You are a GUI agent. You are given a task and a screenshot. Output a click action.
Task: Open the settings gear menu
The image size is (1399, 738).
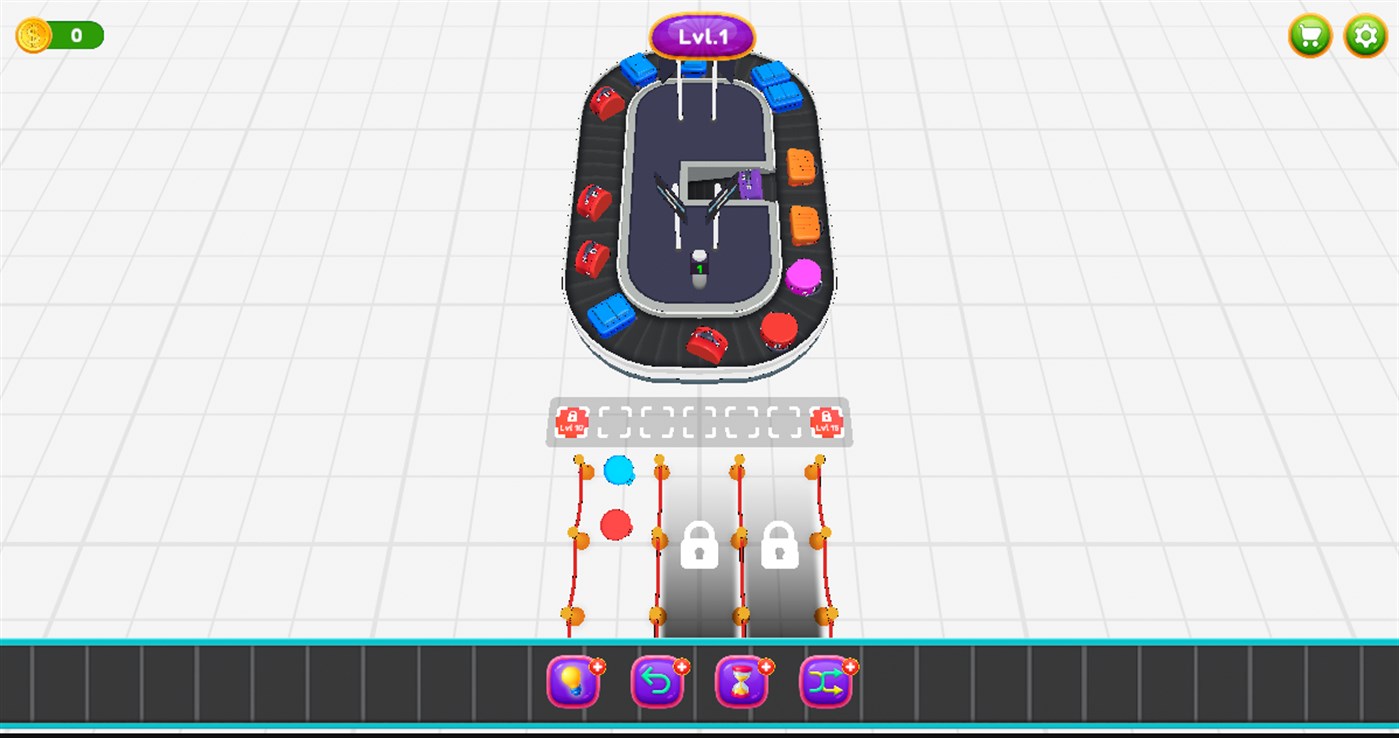tap(1364, 36)
